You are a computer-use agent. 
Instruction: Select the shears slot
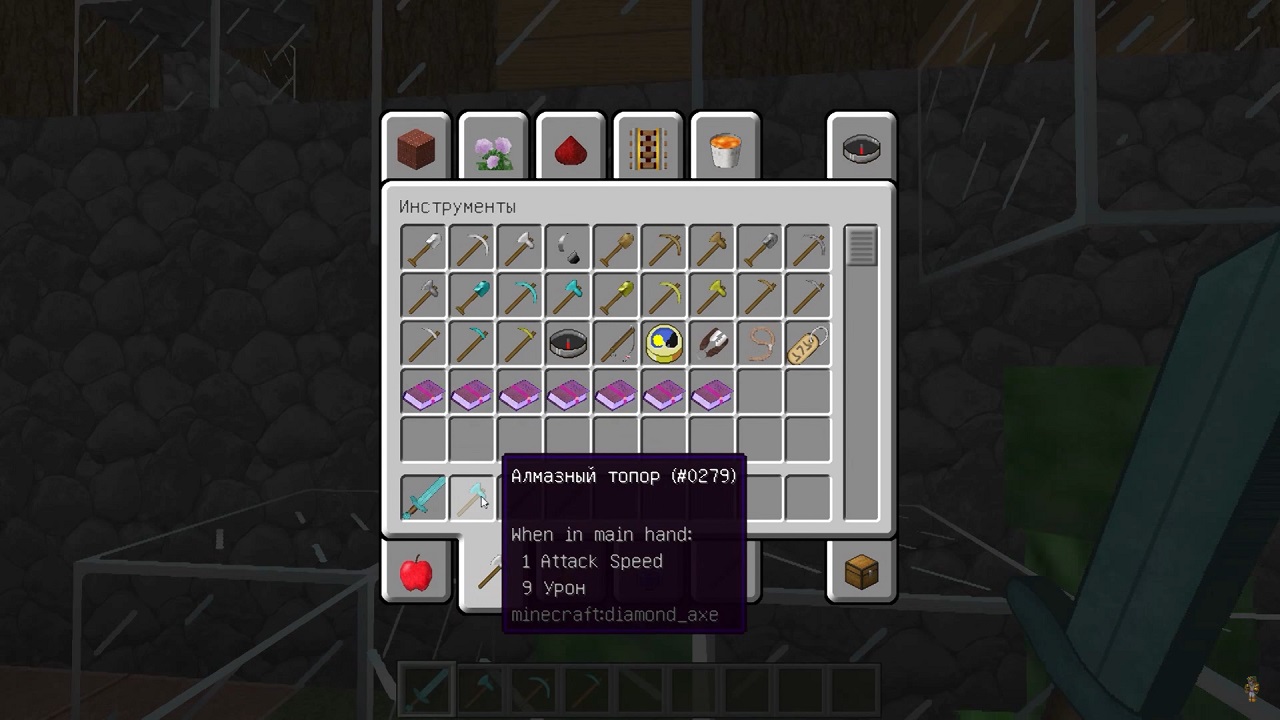(711, 343)
